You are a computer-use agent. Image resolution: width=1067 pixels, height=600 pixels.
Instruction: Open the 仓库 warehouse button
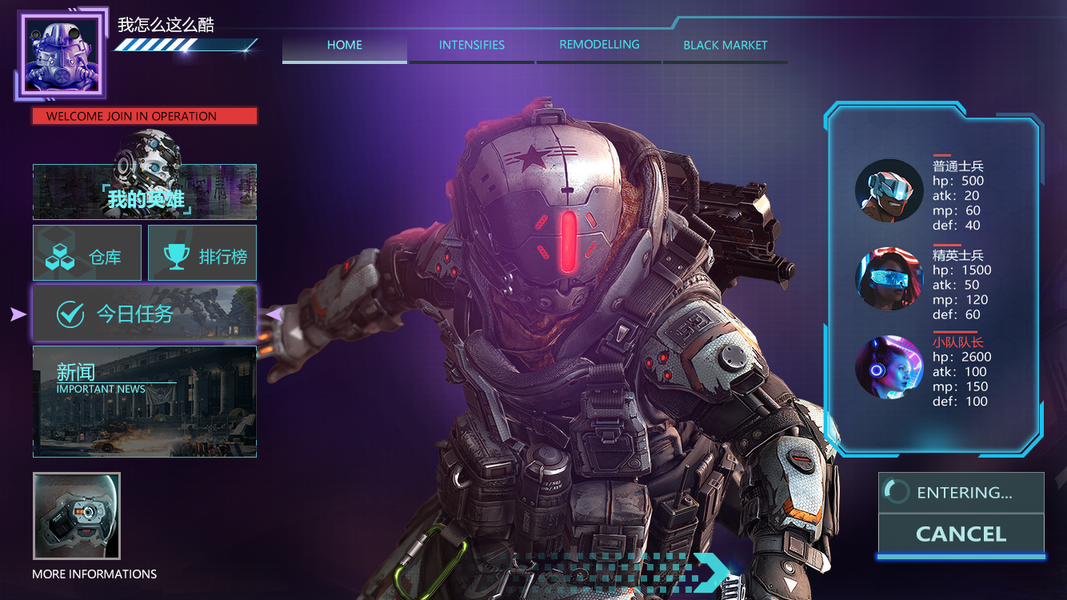[x=87, y=254]
